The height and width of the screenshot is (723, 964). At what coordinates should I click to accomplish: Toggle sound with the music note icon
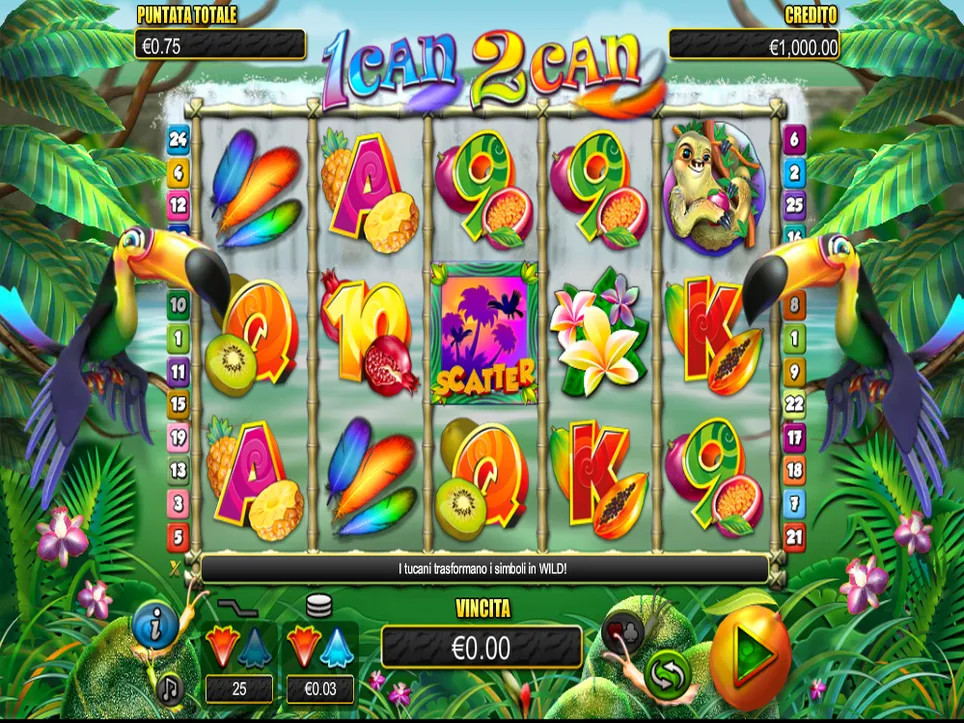171,688
